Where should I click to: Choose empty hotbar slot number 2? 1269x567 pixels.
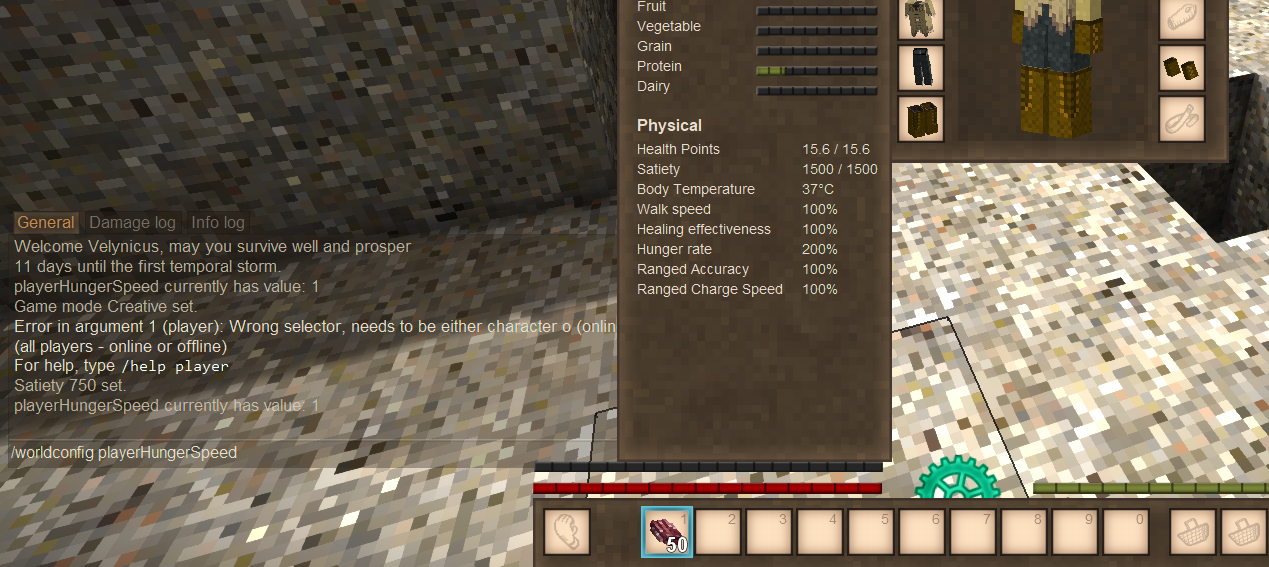click(x=718, y=532)
